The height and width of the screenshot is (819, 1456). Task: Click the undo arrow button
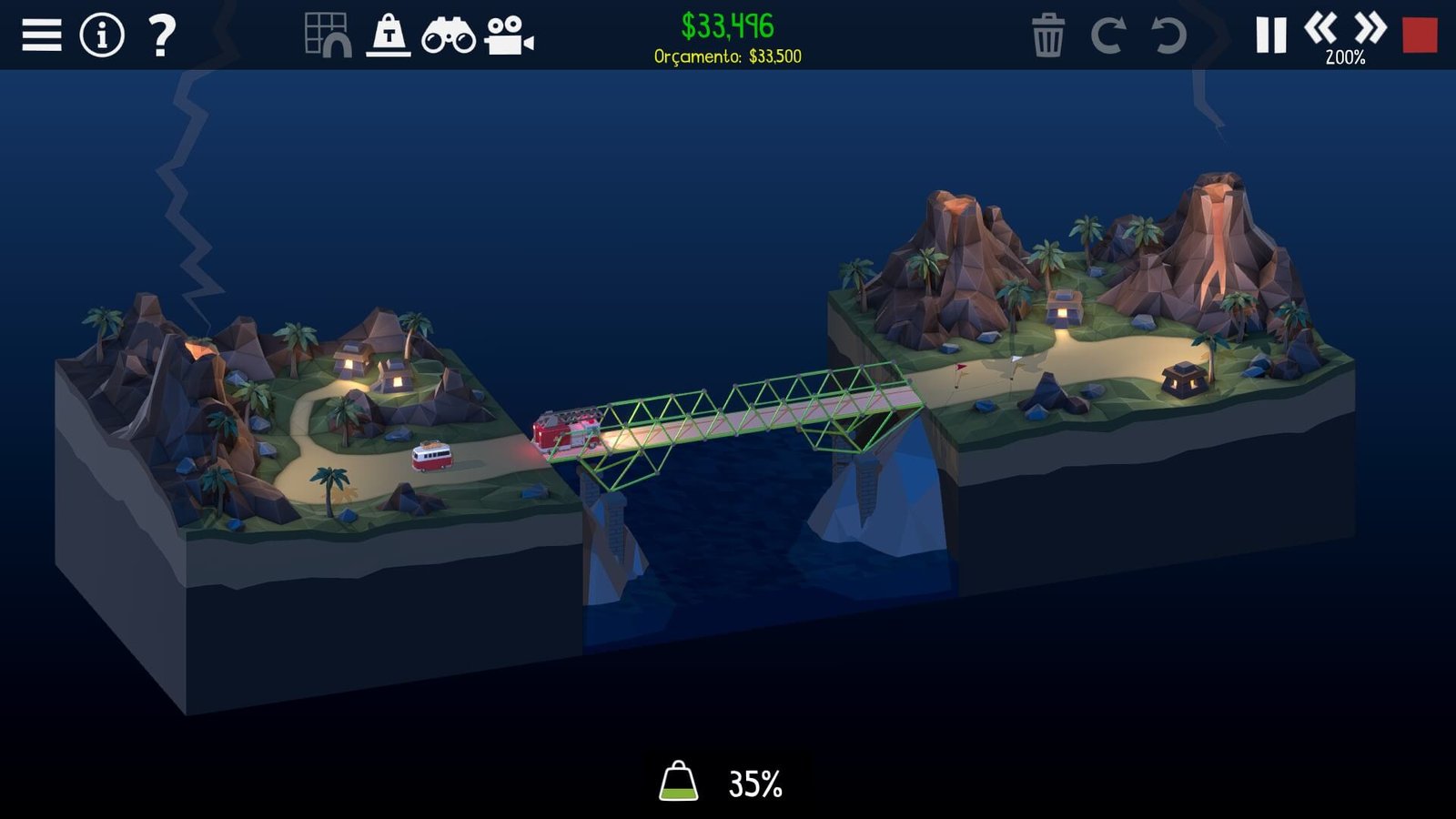coord(1168,35)
